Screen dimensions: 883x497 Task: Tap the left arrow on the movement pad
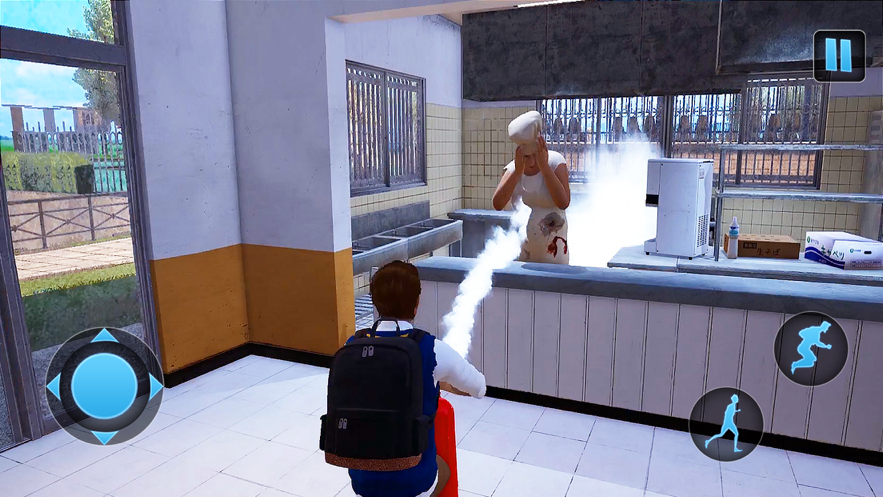54,386
